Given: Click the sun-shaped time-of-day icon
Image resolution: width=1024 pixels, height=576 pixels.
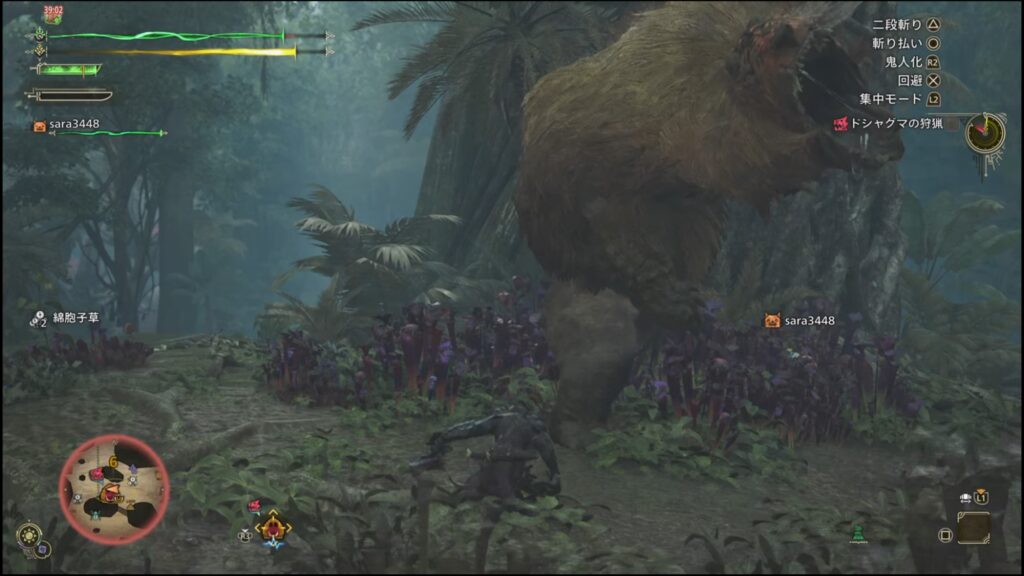Looking at the screenshot, I should click(x=27, y=530).
